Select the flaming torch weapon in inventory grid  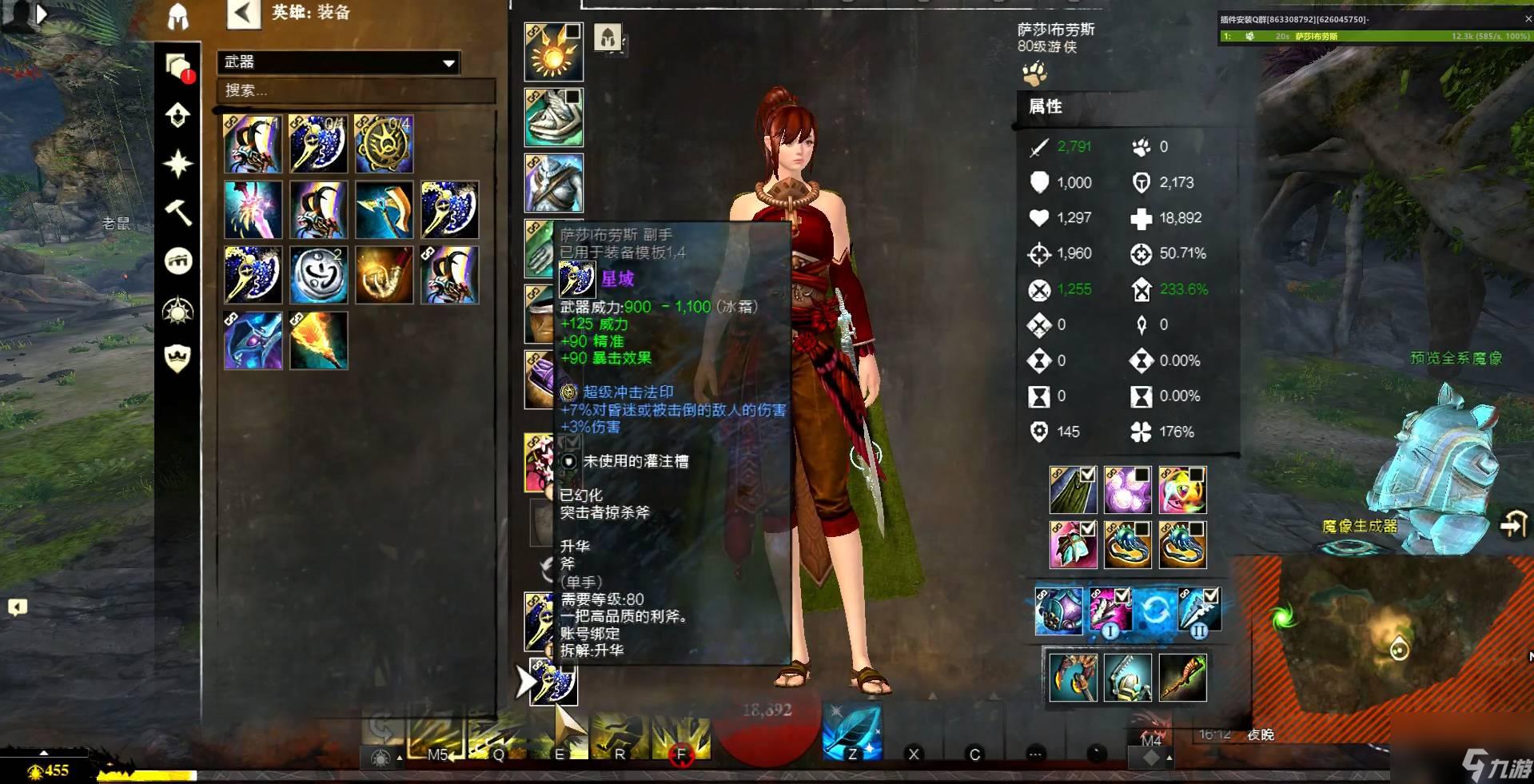320,341
